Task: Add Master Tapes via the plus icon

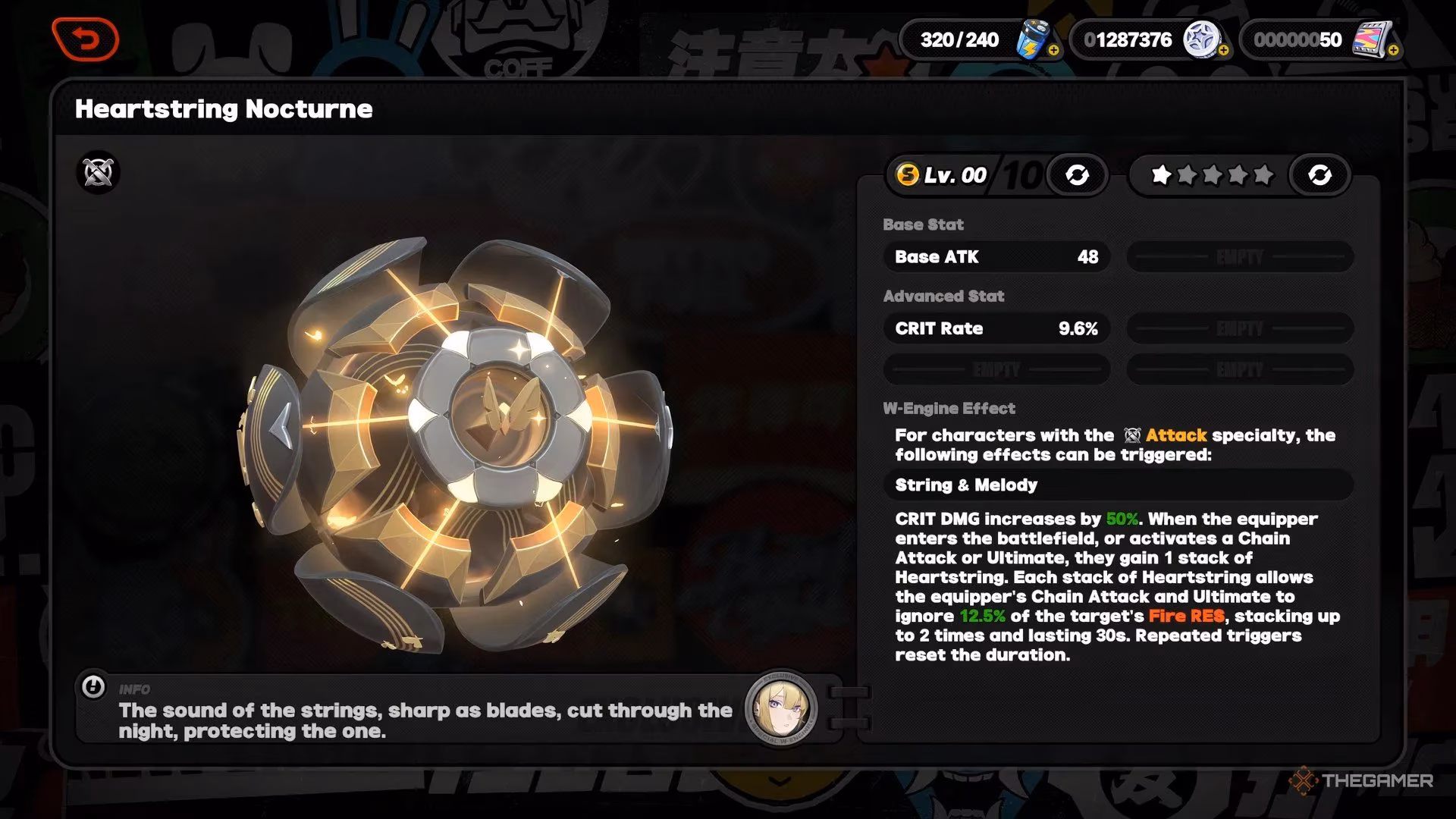Action: click(x=1394, y=50)
